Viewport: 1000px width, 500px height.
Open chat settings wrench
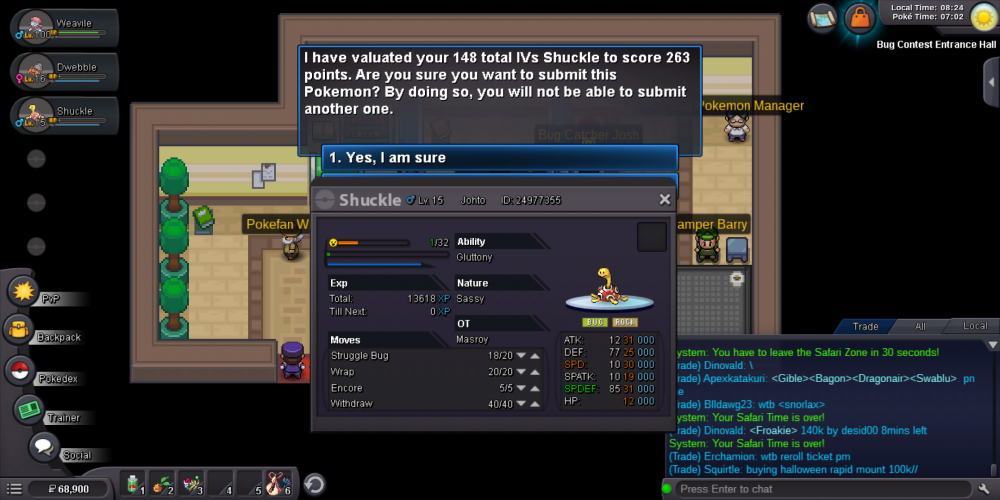pos(984,489)
